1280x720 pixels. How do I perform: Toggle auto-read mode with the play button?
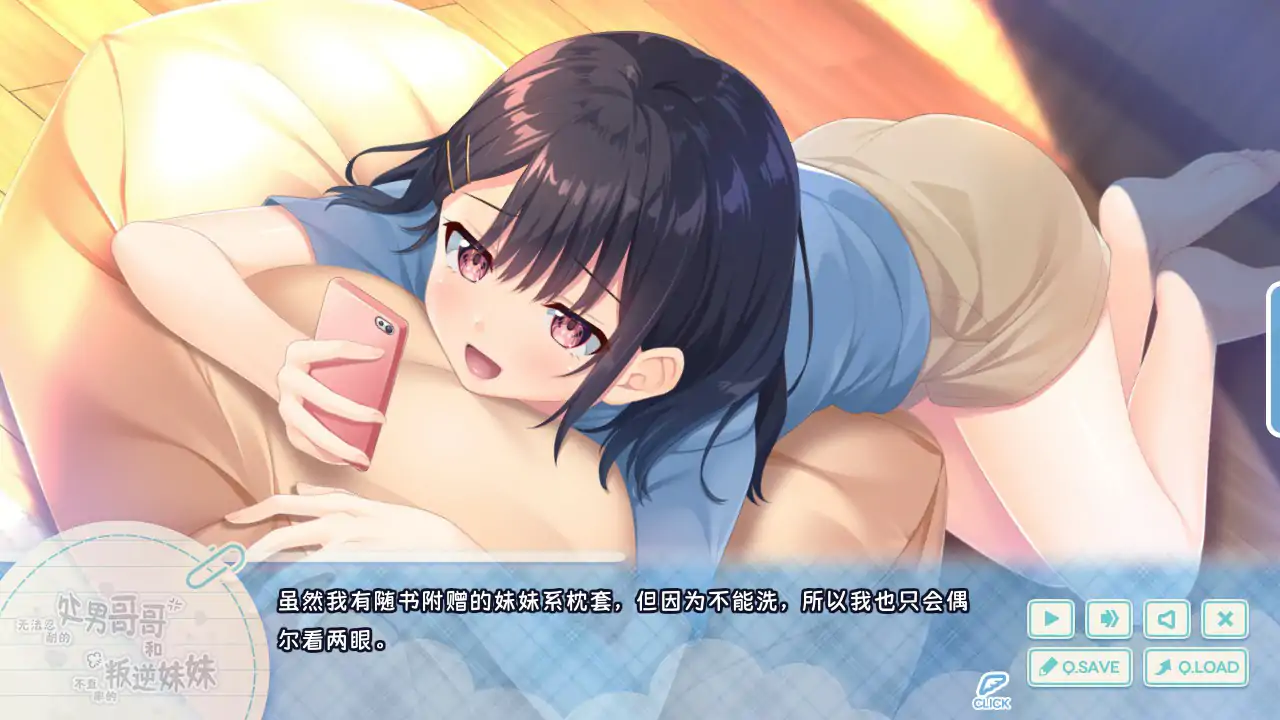pos(1051,618)
